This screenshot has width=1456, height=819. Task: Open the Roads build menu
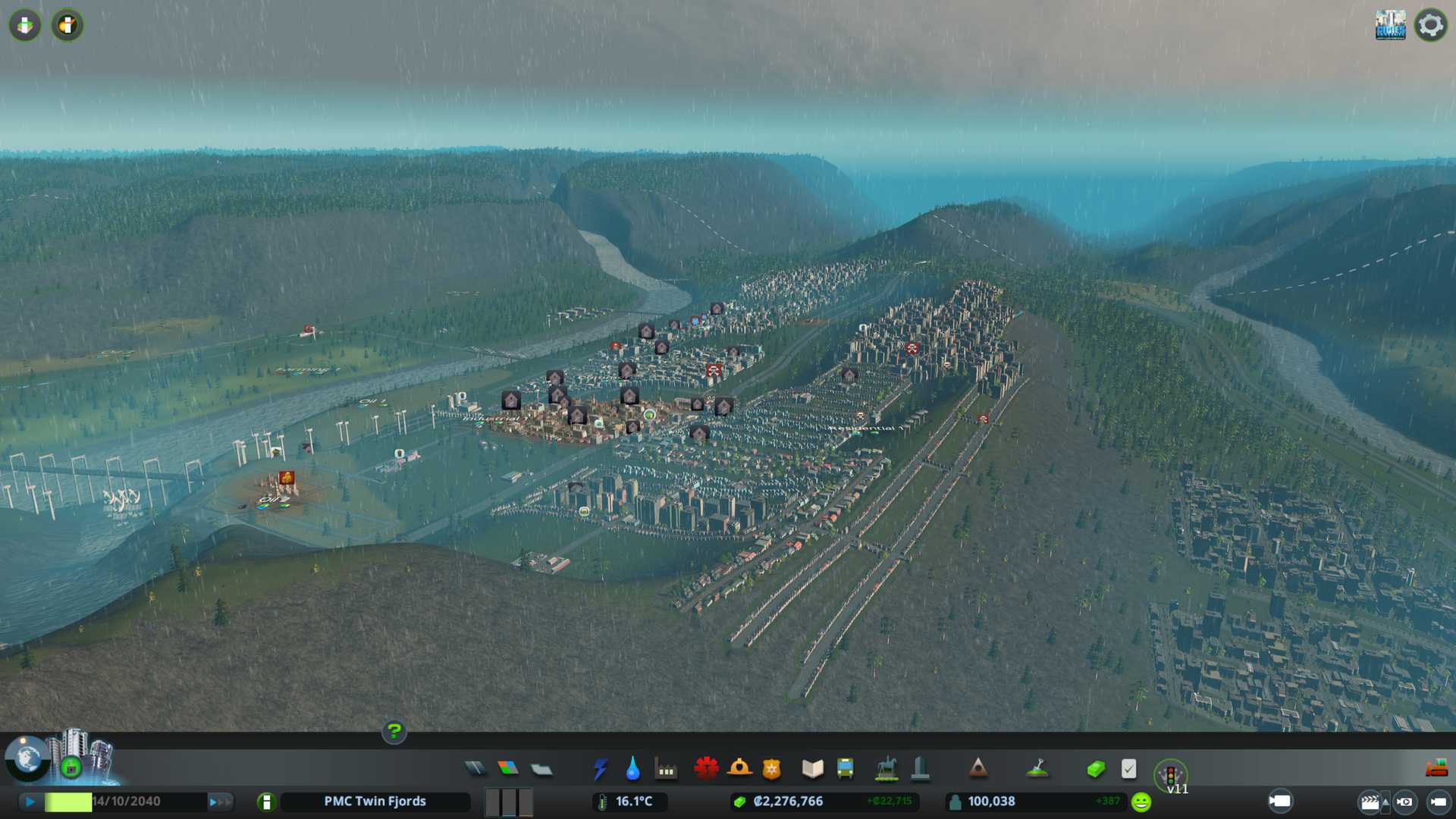pos(475,769)
